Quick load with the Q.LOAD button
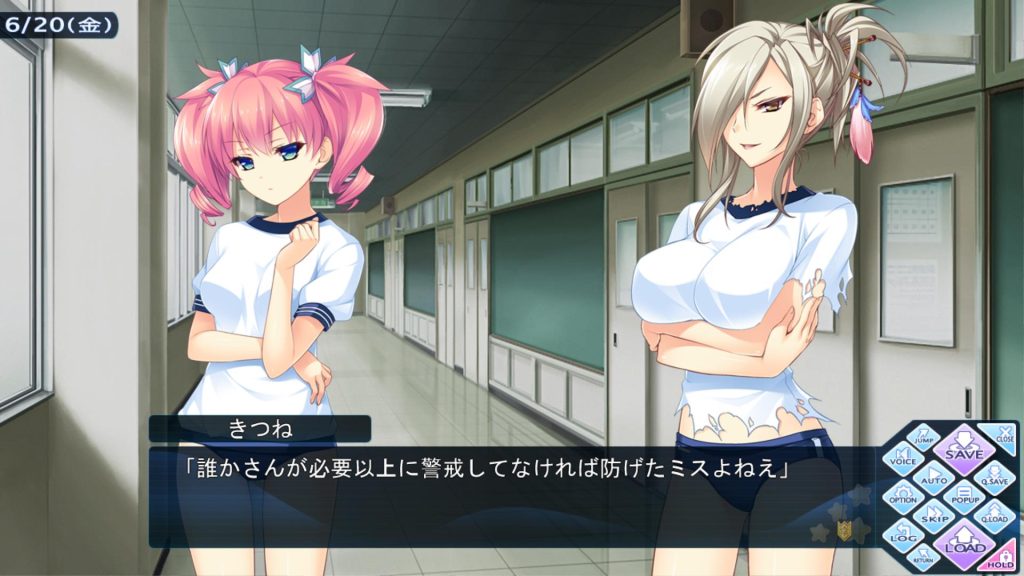Viewport: 1024px width, 576px height. tap(994, 514)
